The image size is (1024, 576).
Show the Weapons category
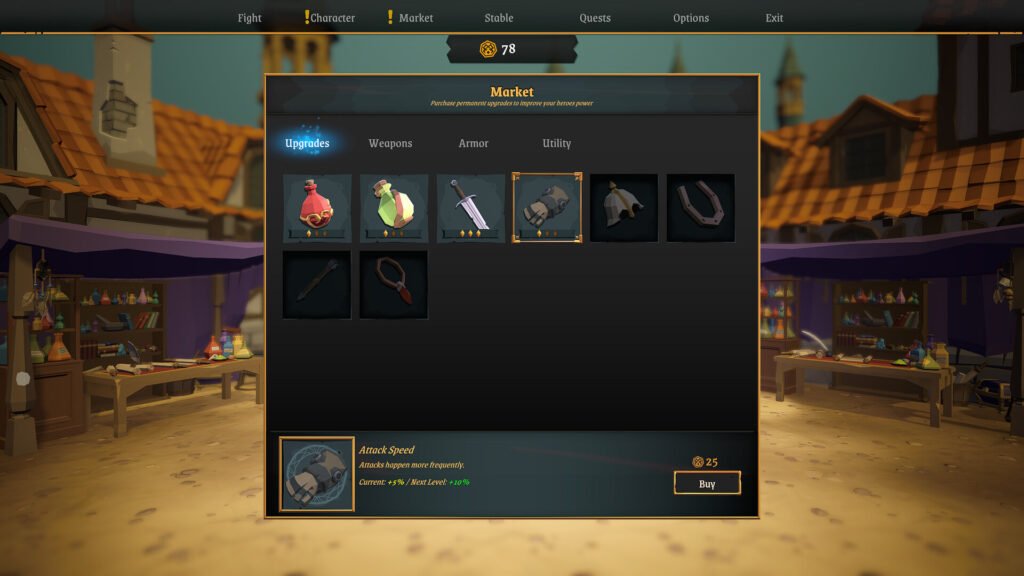(390, 144)
